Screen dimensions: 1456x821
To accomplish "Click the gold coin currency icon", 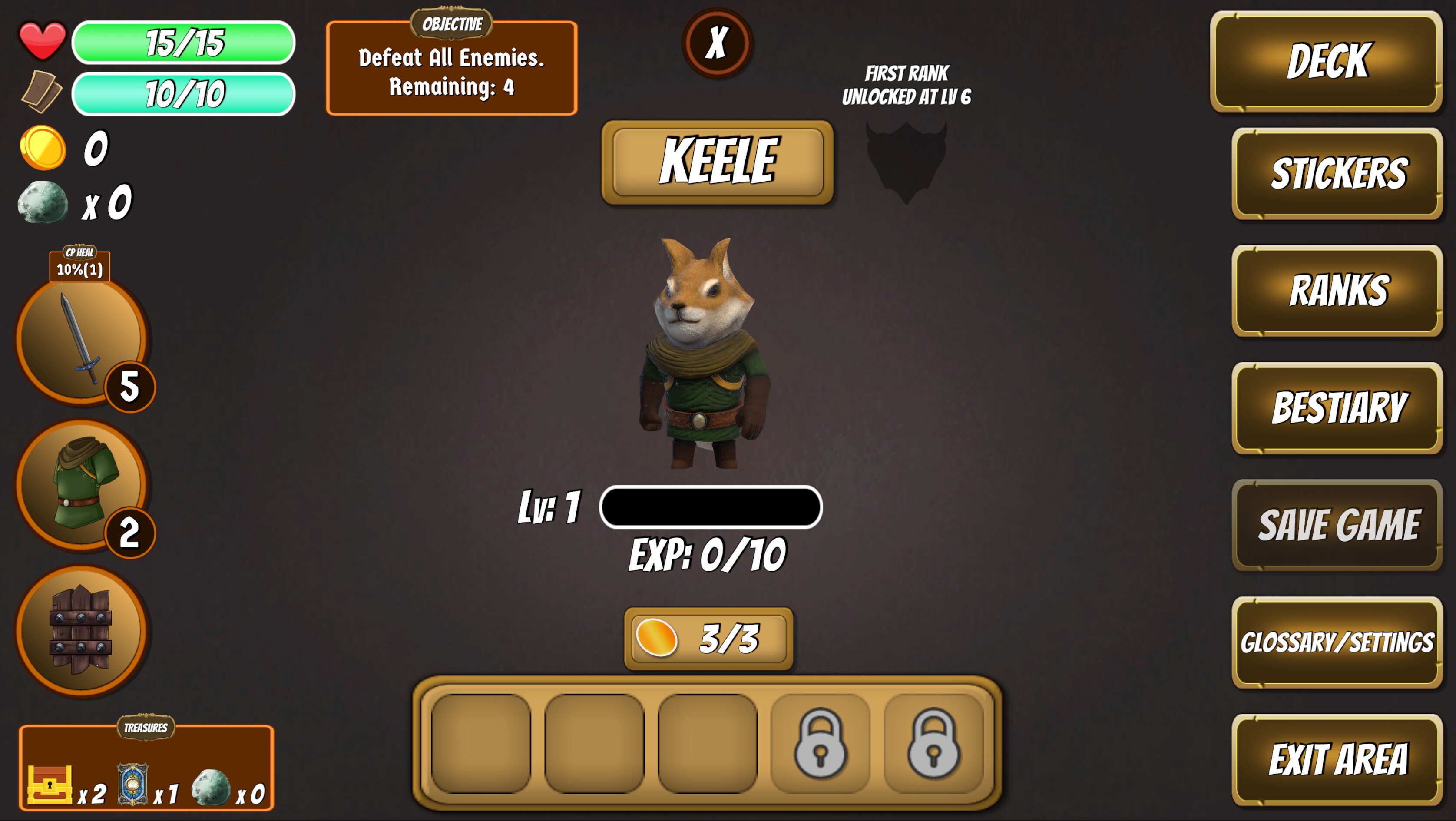I will coord(44,149).
